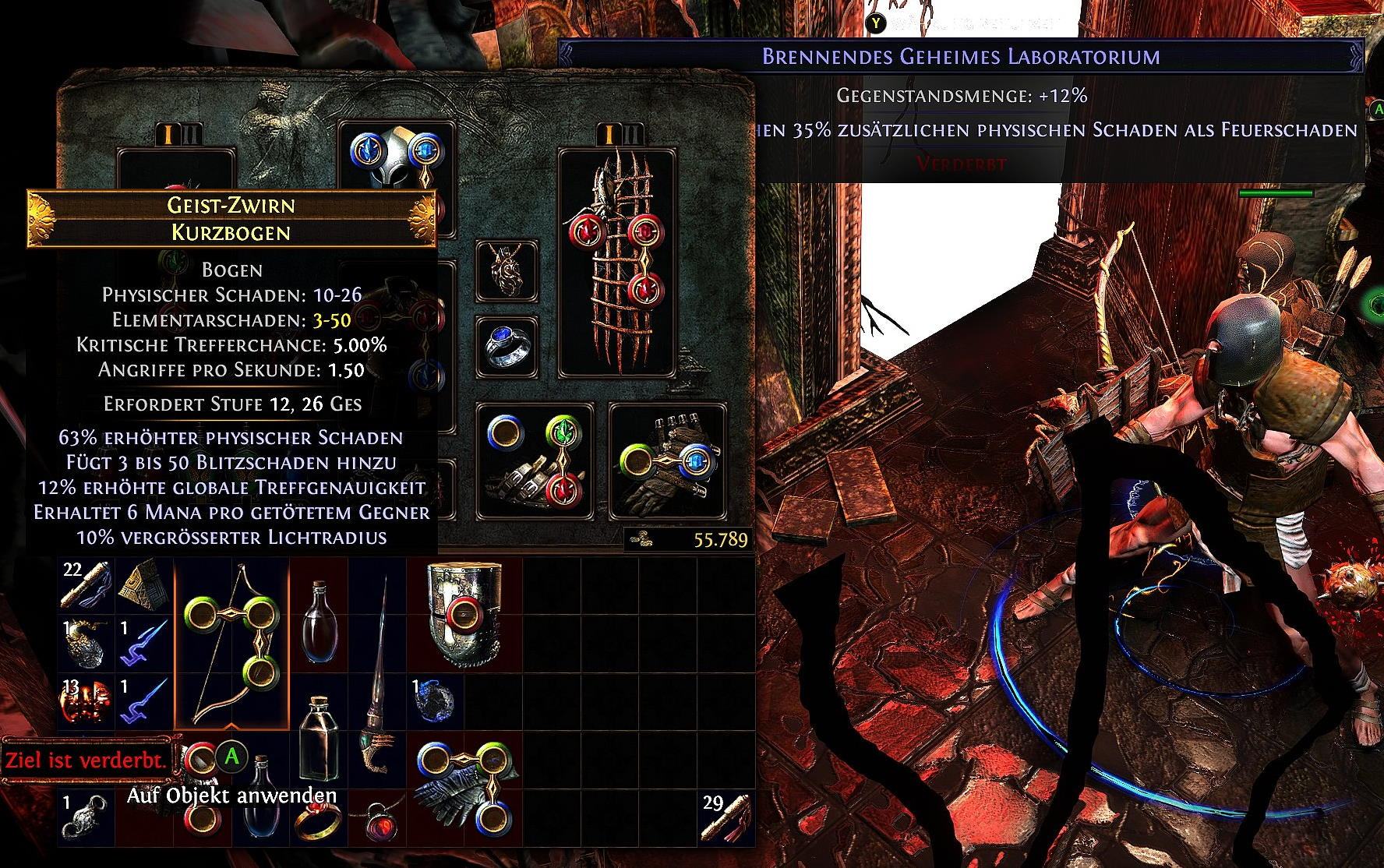Select the stack of 13 red orbs
The height and width of the screenshot is (868, 1384).
pos(86,700)
